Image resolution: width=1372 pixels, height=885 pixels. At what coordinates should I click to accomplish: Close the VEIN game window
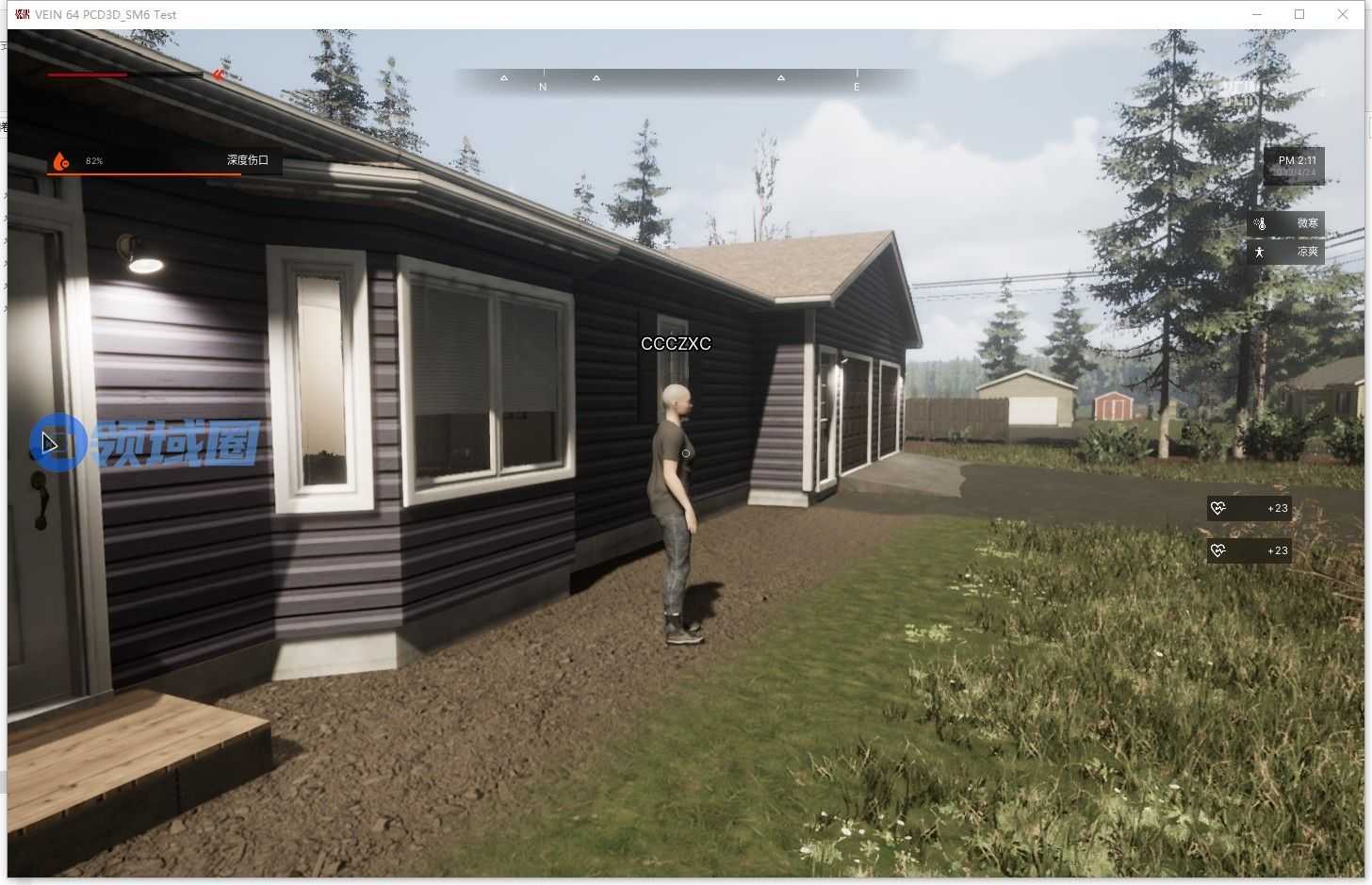pos(1343,14)
